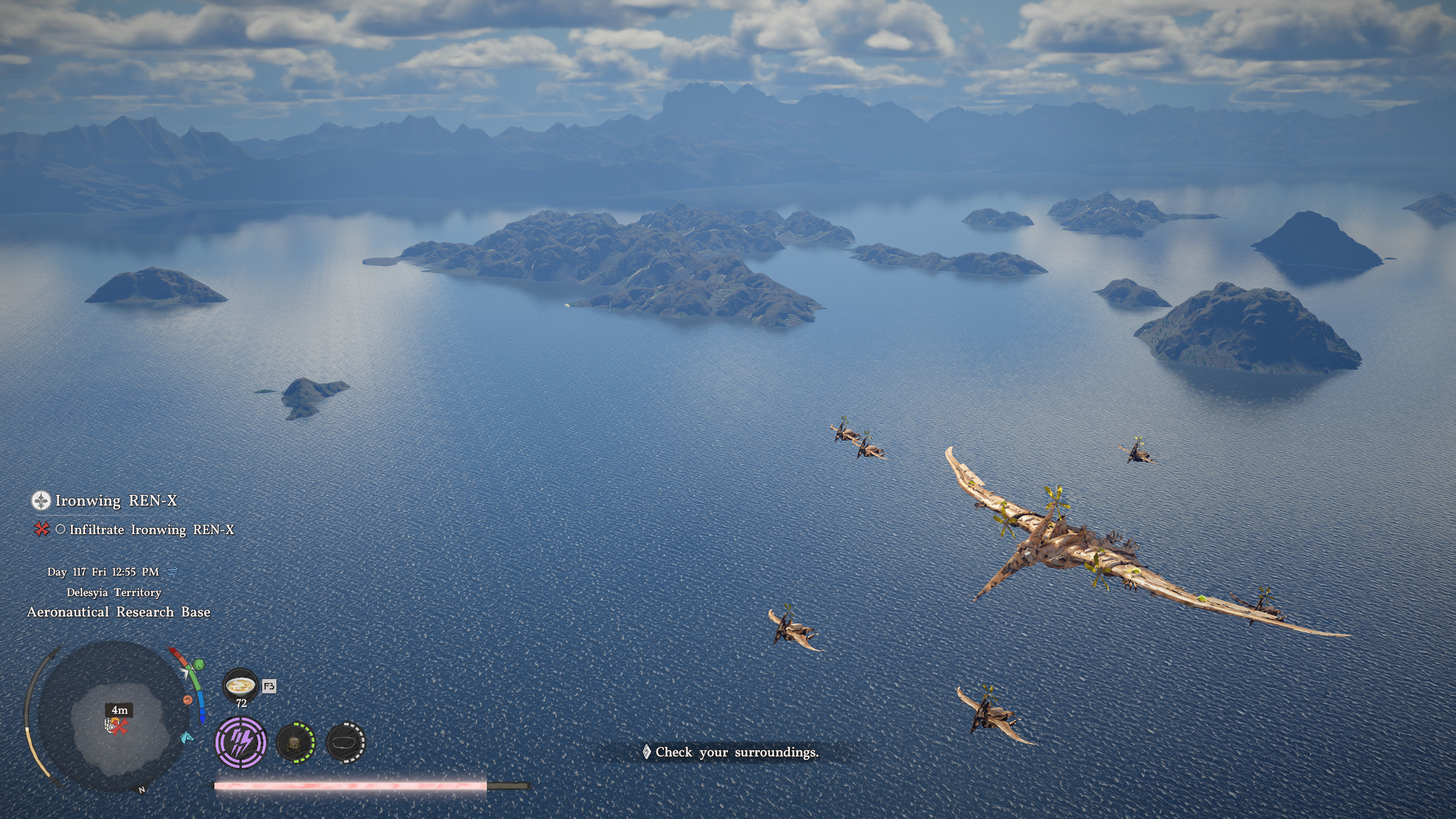Use the soup bowl food item
This screenshot has width=1456, height=819.
click(x=239, y=685)
